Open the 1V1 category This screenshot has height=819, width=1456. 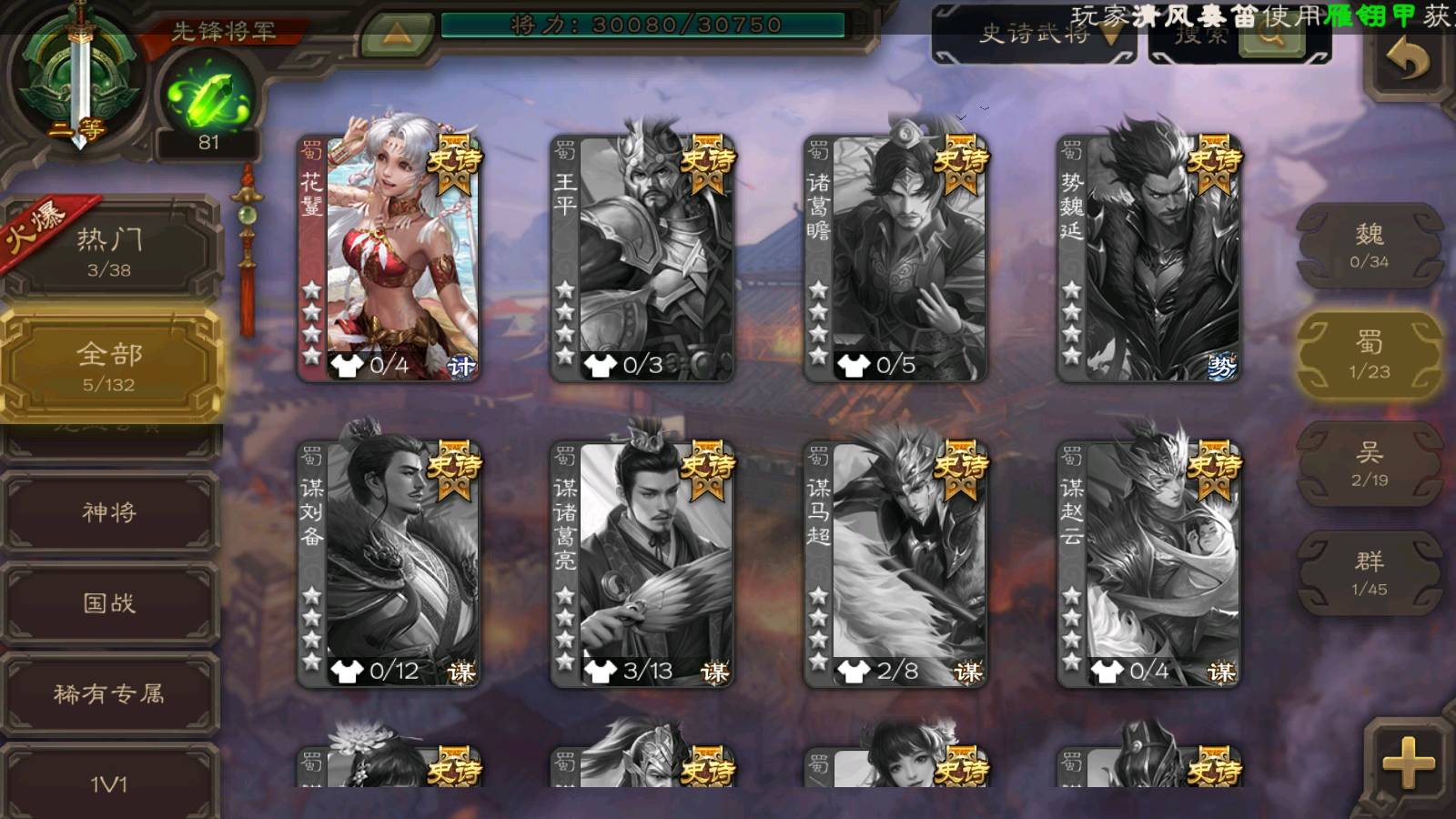pos(109,782)
